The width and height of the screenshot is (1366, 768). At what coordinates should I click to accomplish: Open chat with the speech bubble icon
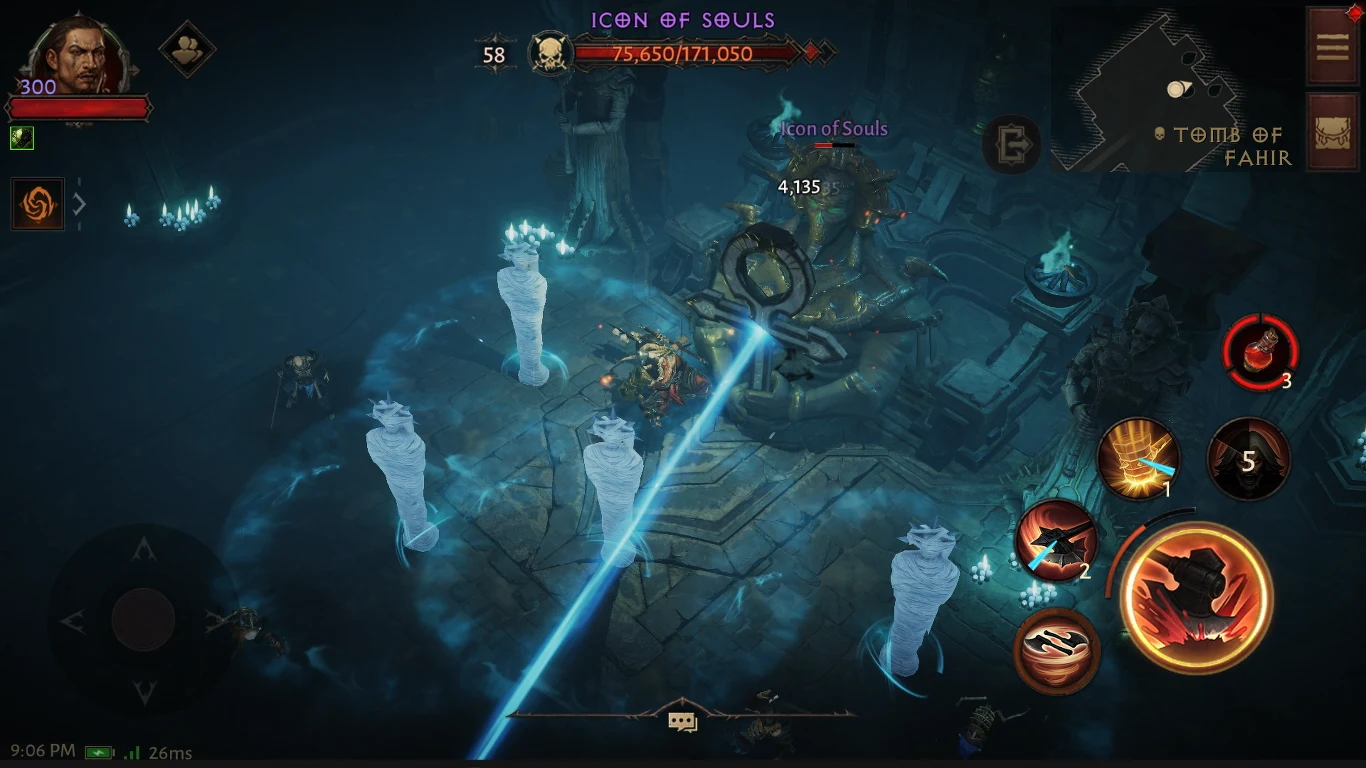[x=683, y=719]
